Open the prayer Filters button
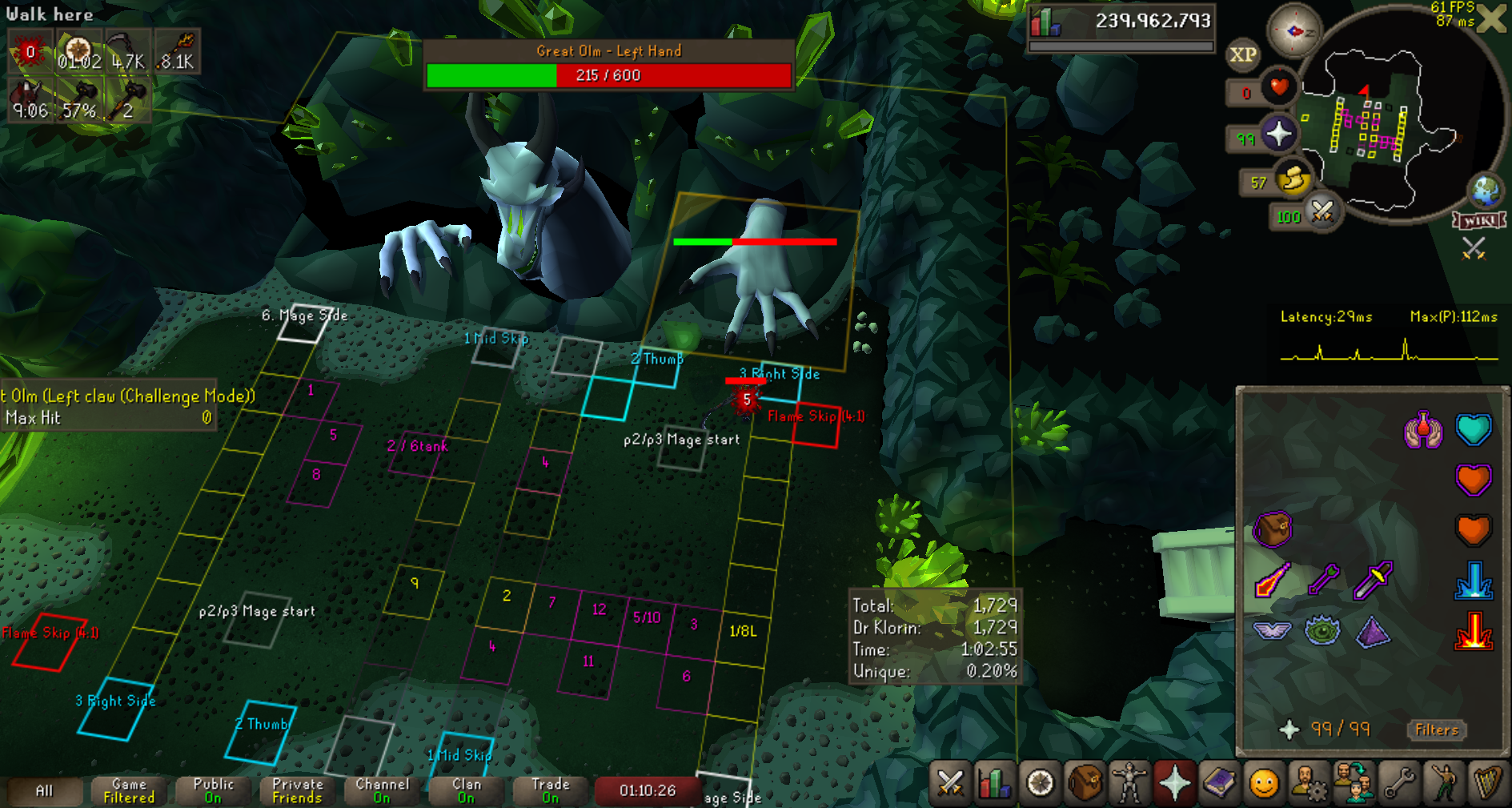 coord(1437,730)
